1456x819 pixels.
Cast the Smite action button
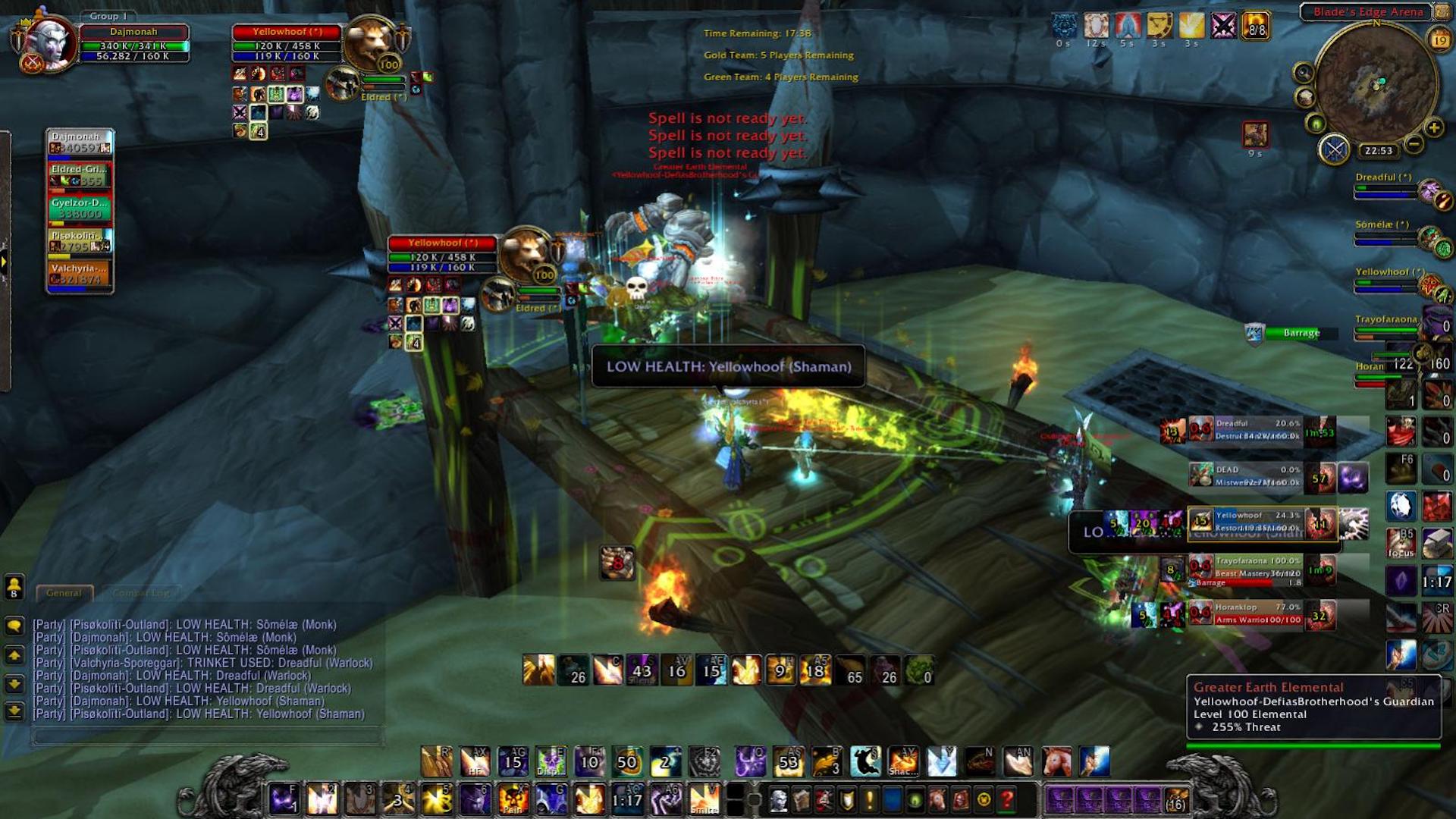(704, 799)
